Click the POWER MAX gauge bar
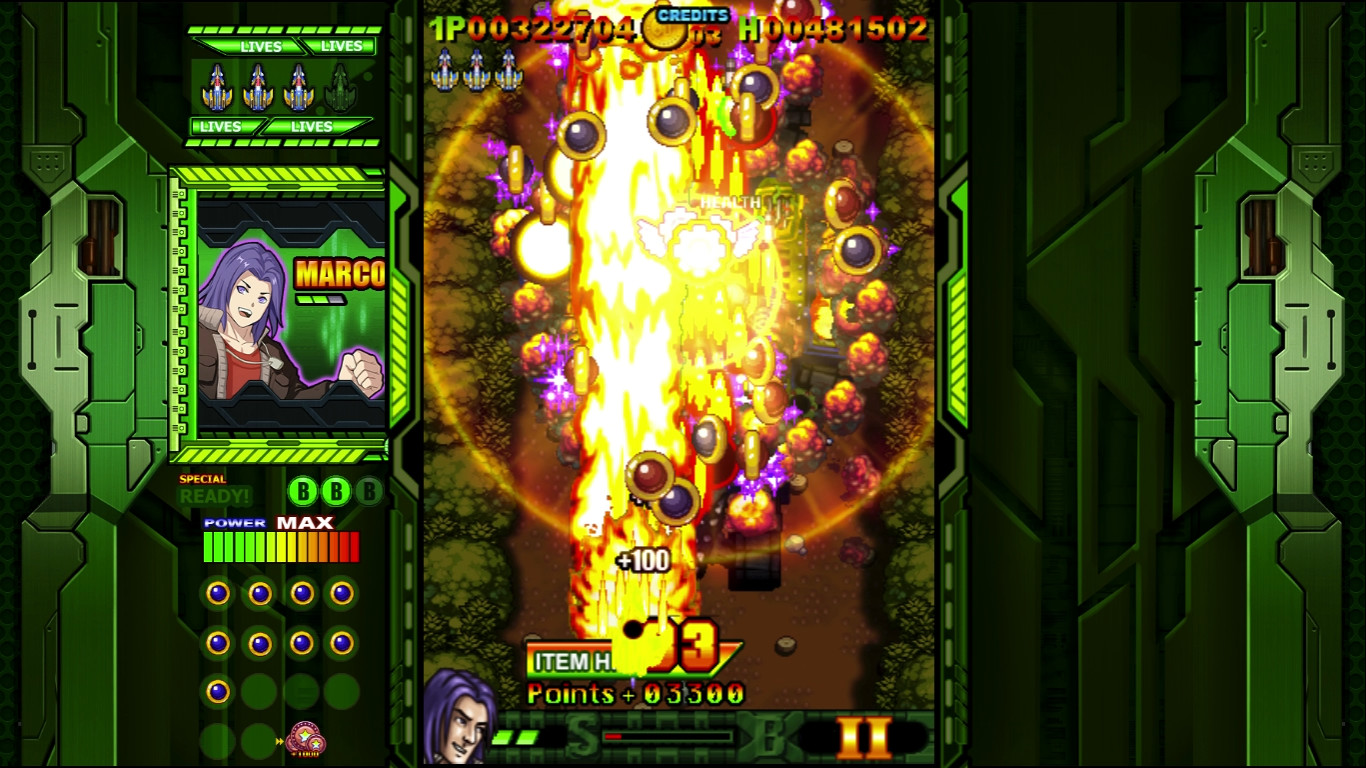 tap(281, 544)
